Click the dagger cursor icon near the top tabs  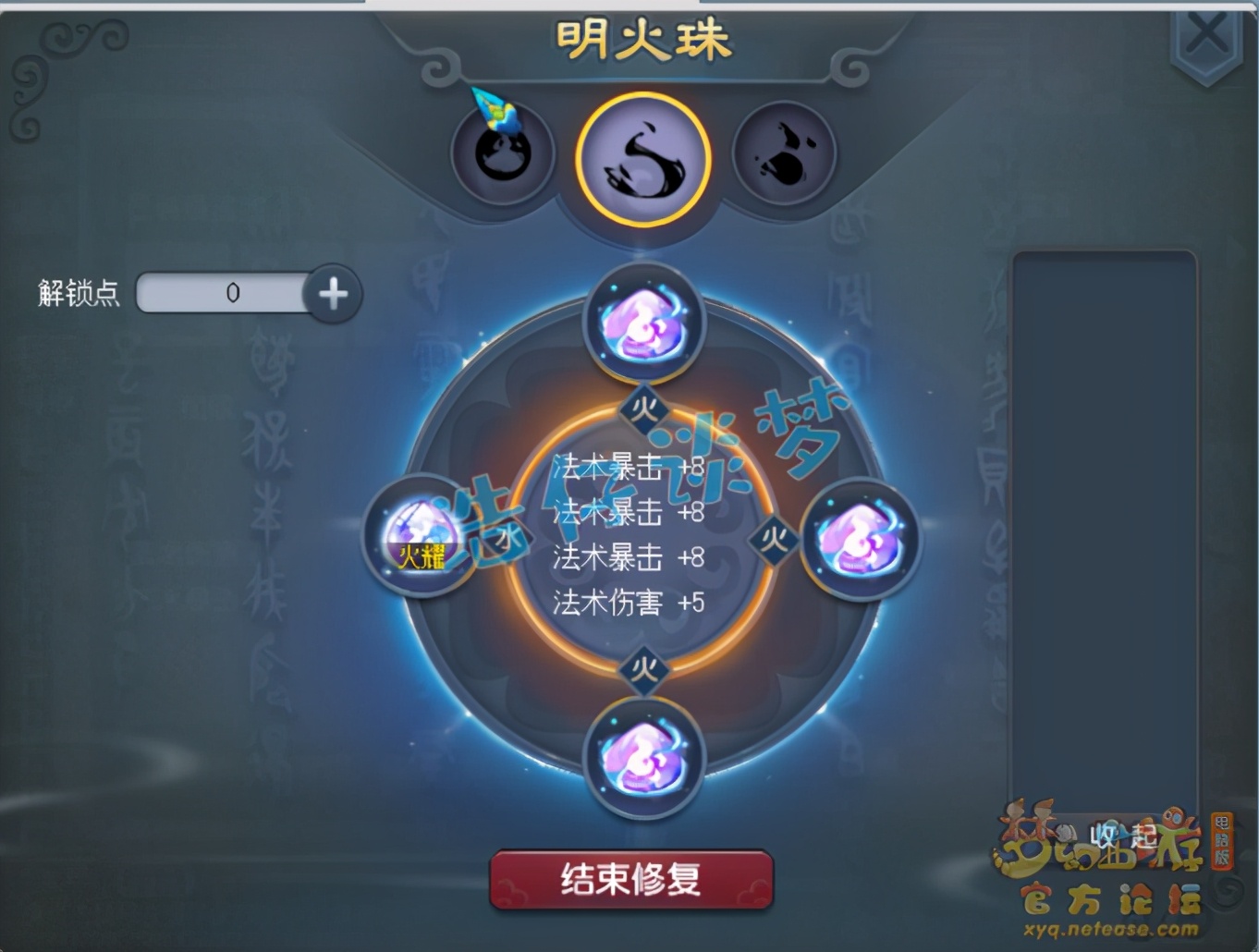(x=493, y=109)
